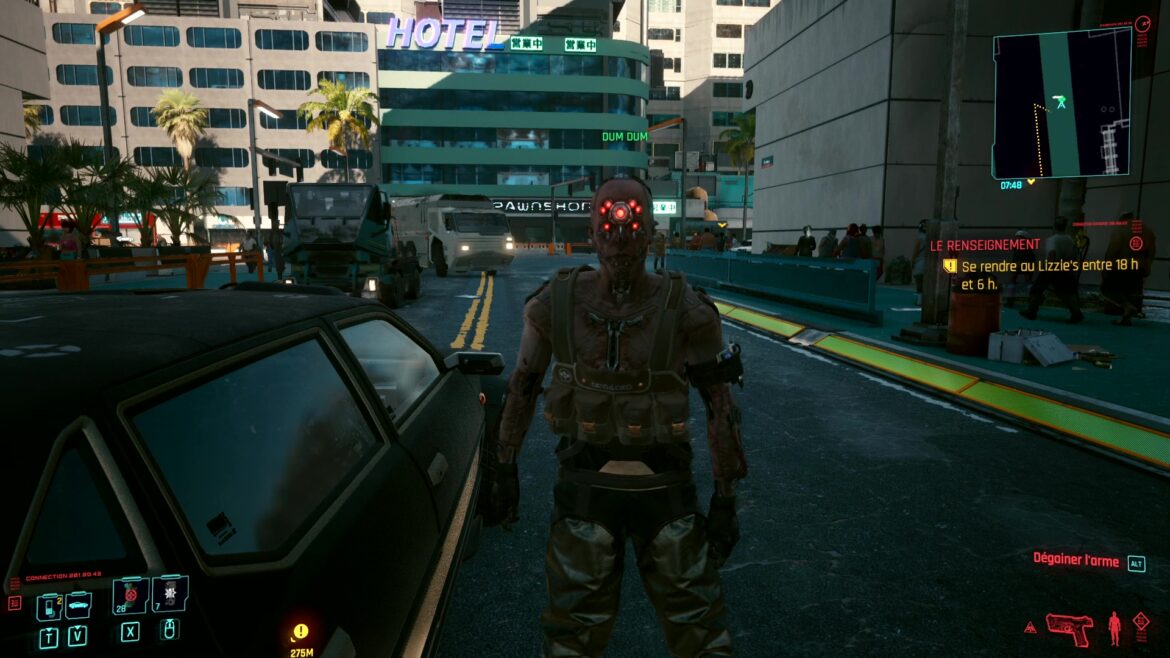The image size is (1170, 658).
Task: Select the grenade gadget slot
Action: tap(169, 596)
